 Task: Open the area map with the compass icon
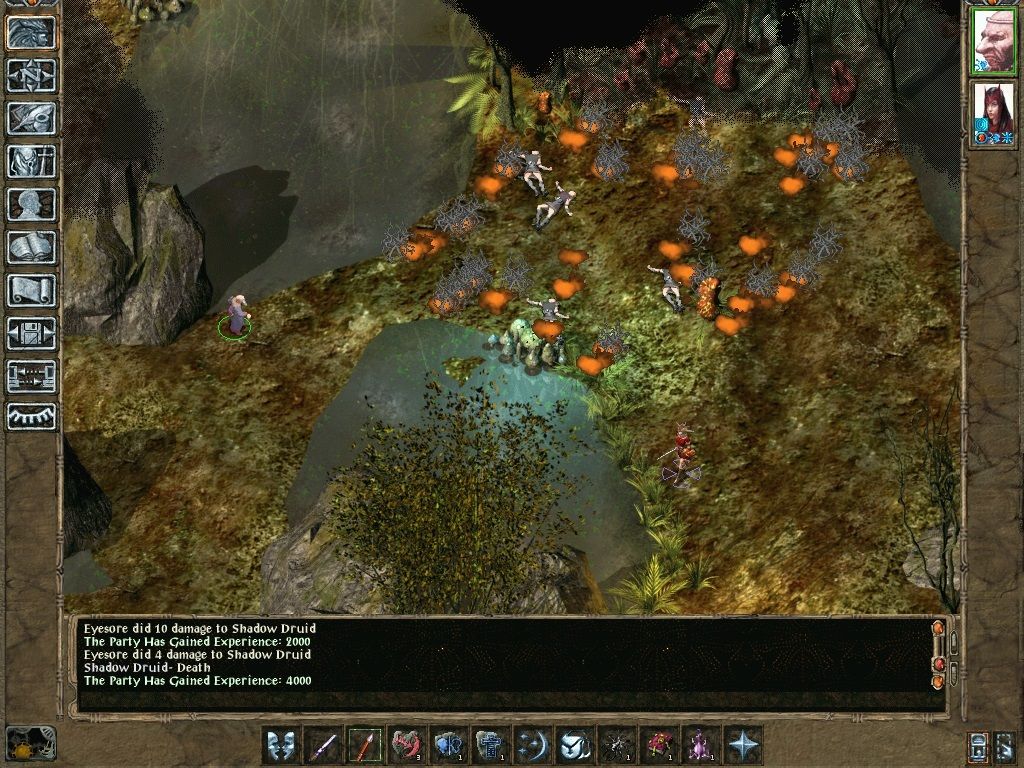tap(31, 75)
